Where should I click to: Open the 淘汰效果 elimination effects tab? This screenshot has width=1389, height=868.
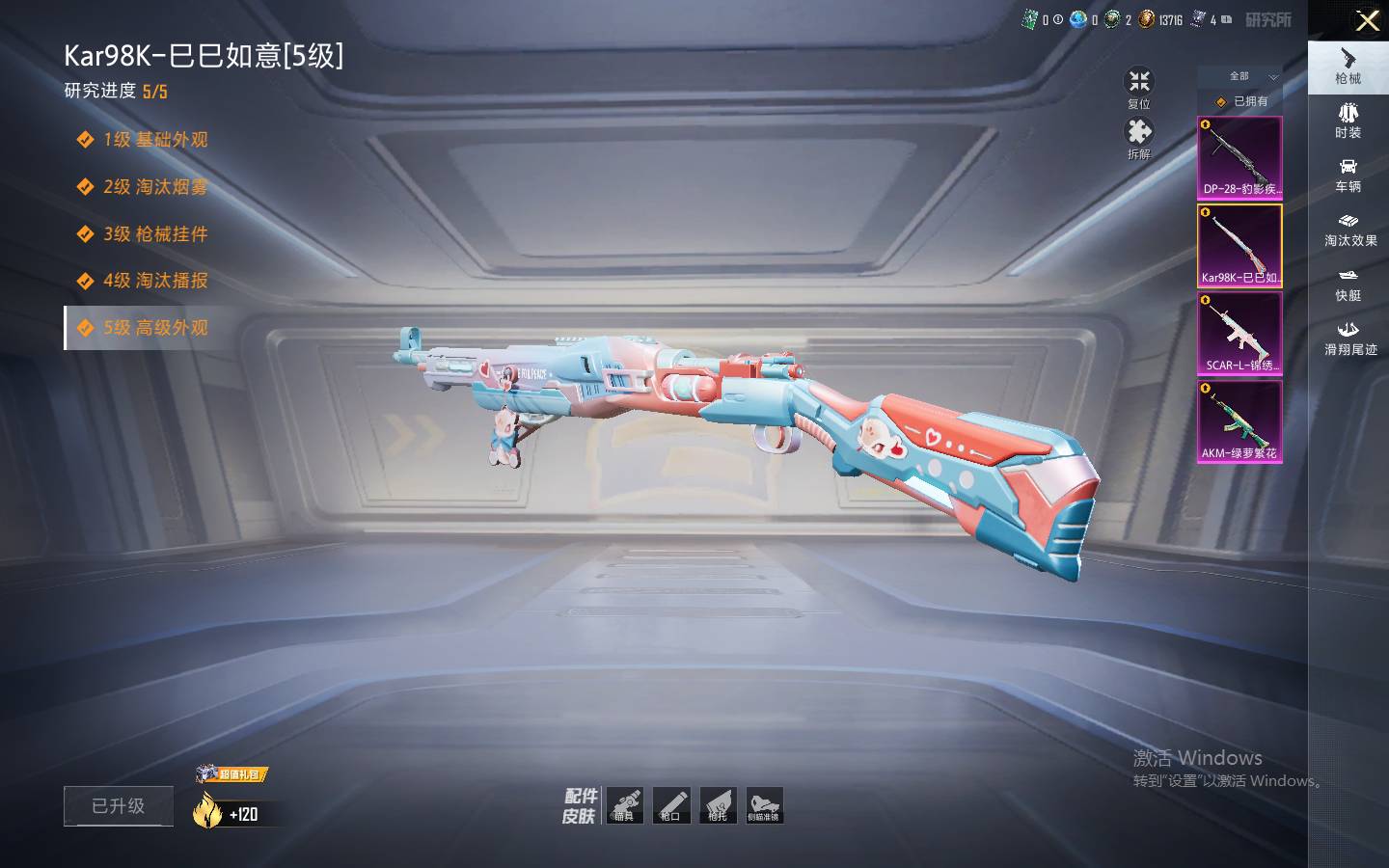[1348, 230]
